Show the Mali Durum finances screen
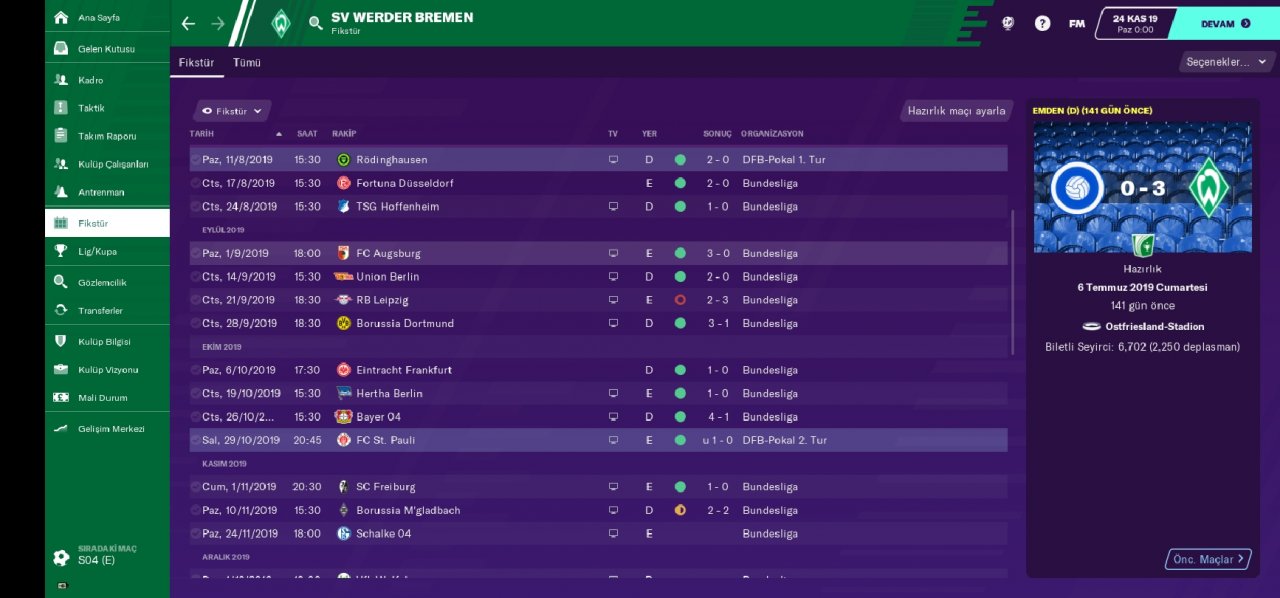 (x=102, y=398)
